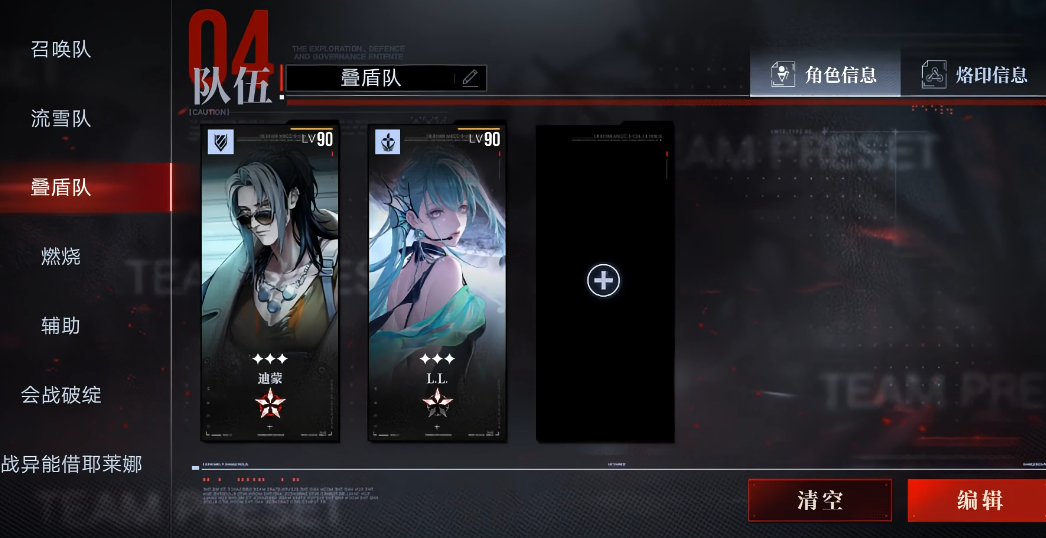Choose the bottom preset ending in 借耶莱娜
Screen dimensions: 1046x538
(72, 464)
